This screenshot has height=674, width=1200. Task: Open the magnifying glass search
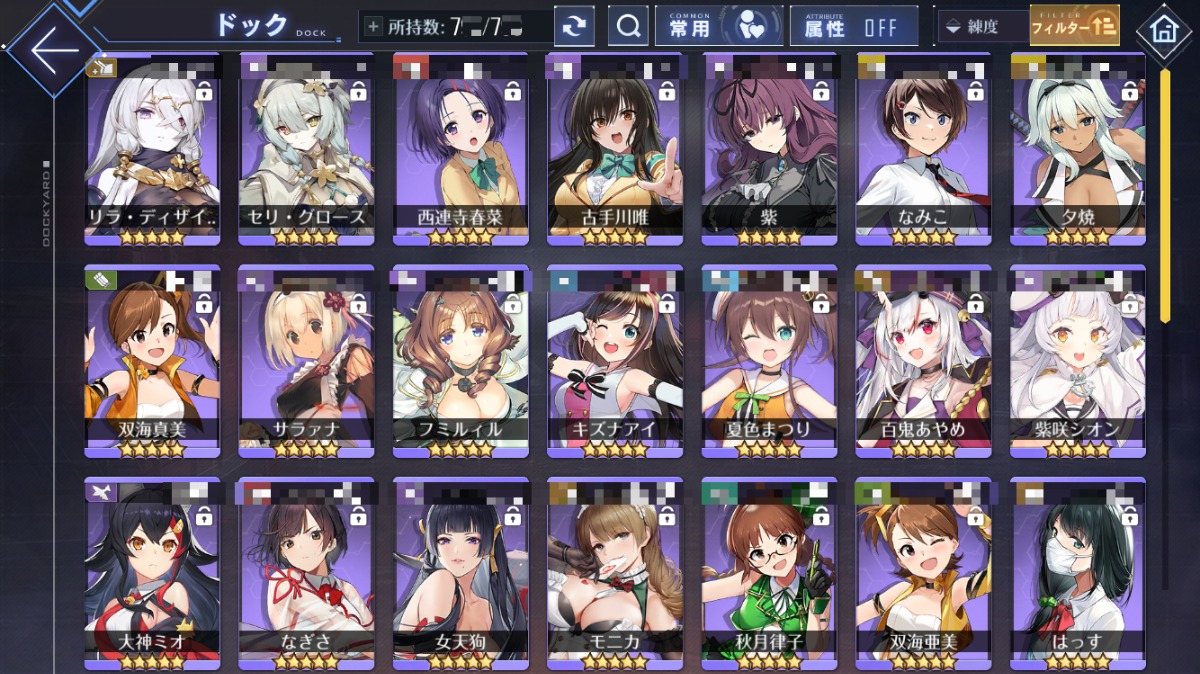(628, 27)
